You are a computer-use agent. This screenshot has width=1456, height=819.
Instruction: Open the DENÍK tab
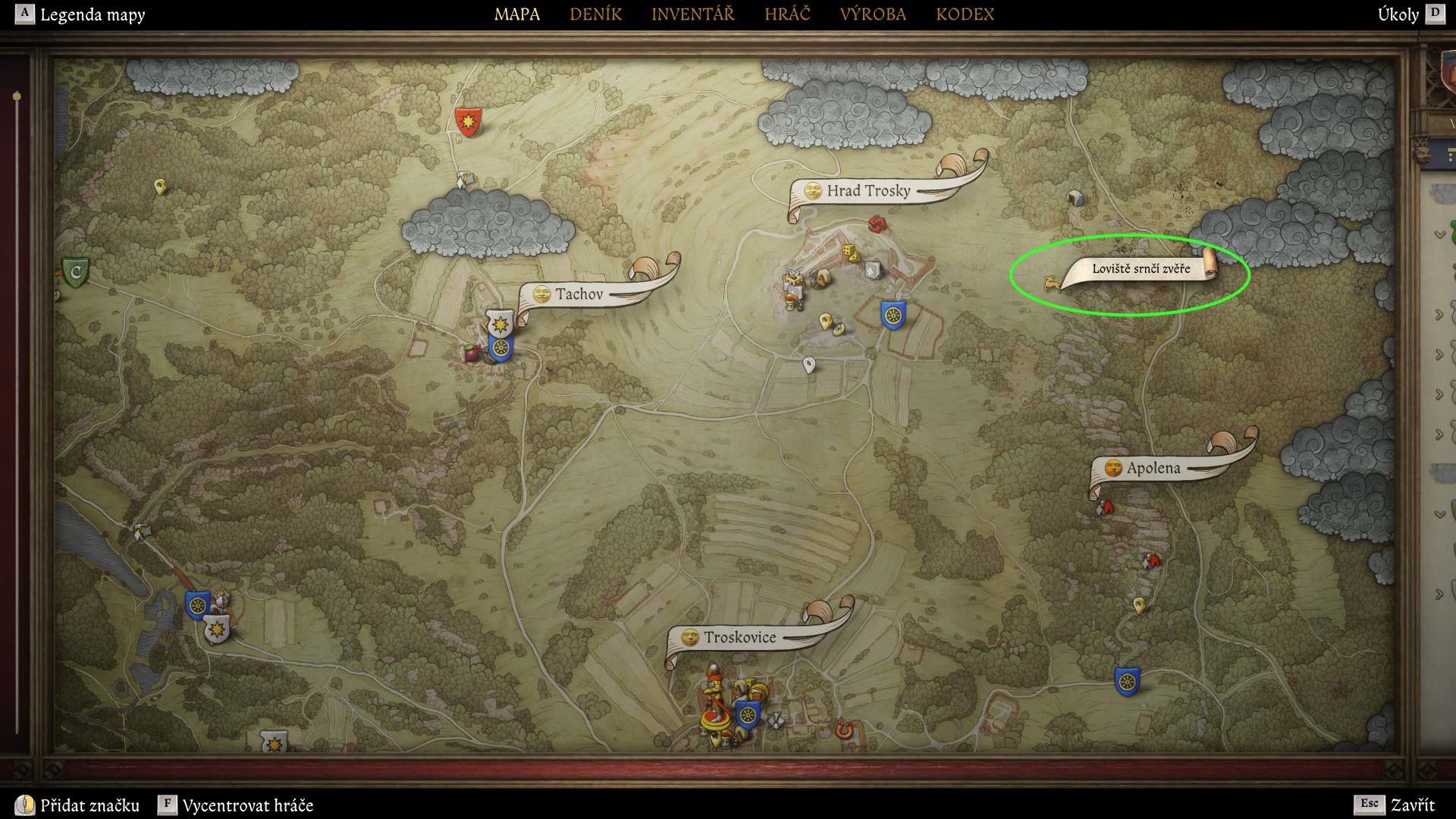tap(595, 14)
